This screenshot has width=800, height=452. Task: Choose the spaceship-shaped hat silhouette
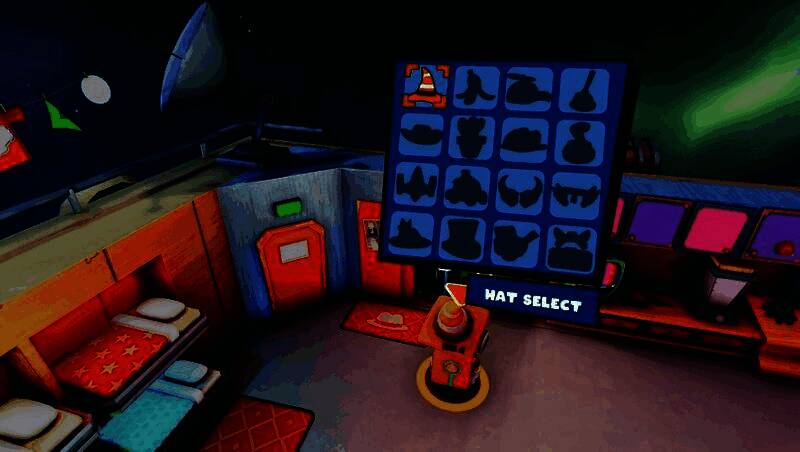[414, 186]
